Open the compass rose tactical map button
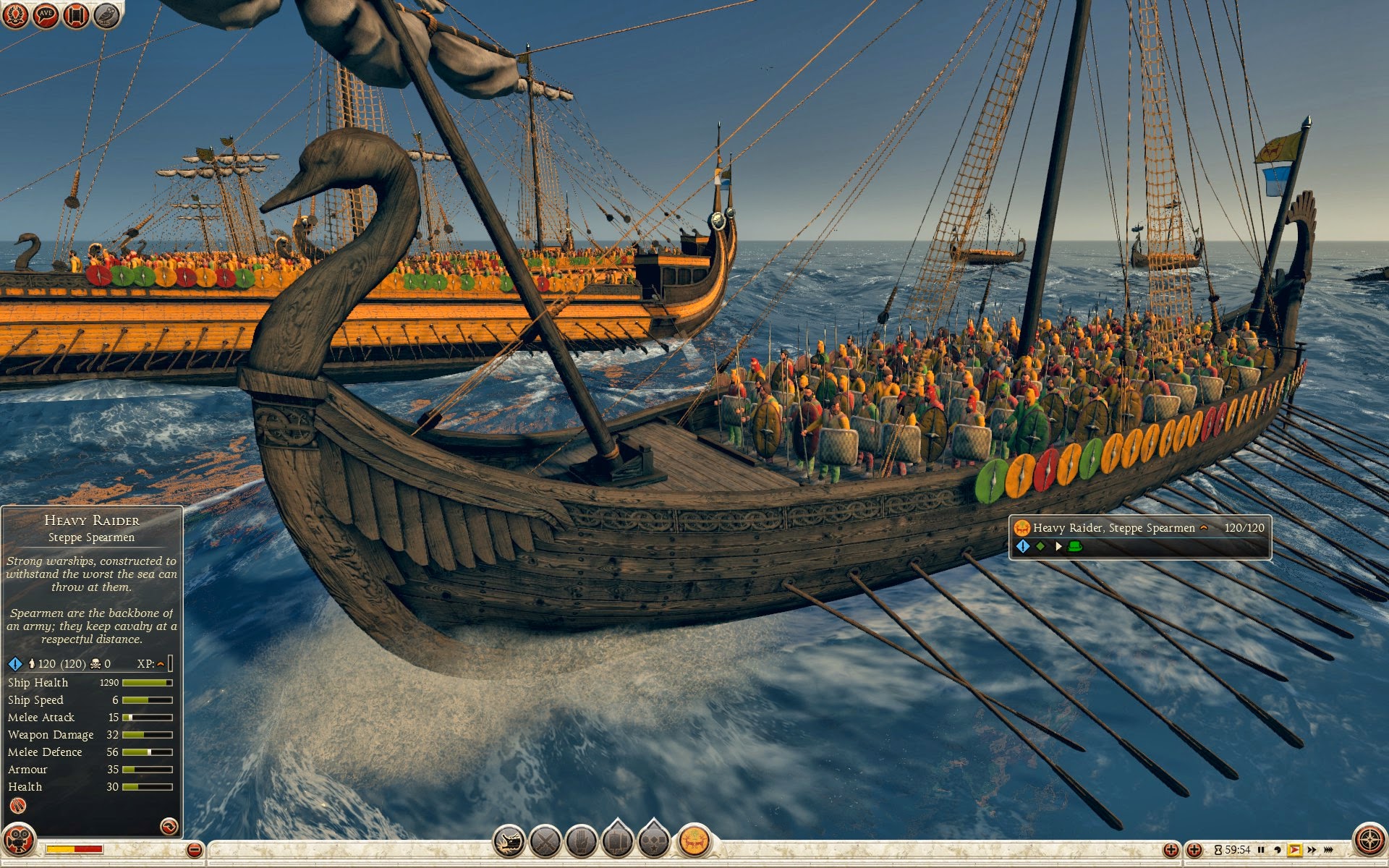Image resolution: width=1389 pixels, height=868 pixels. (x=1369, y=841)
